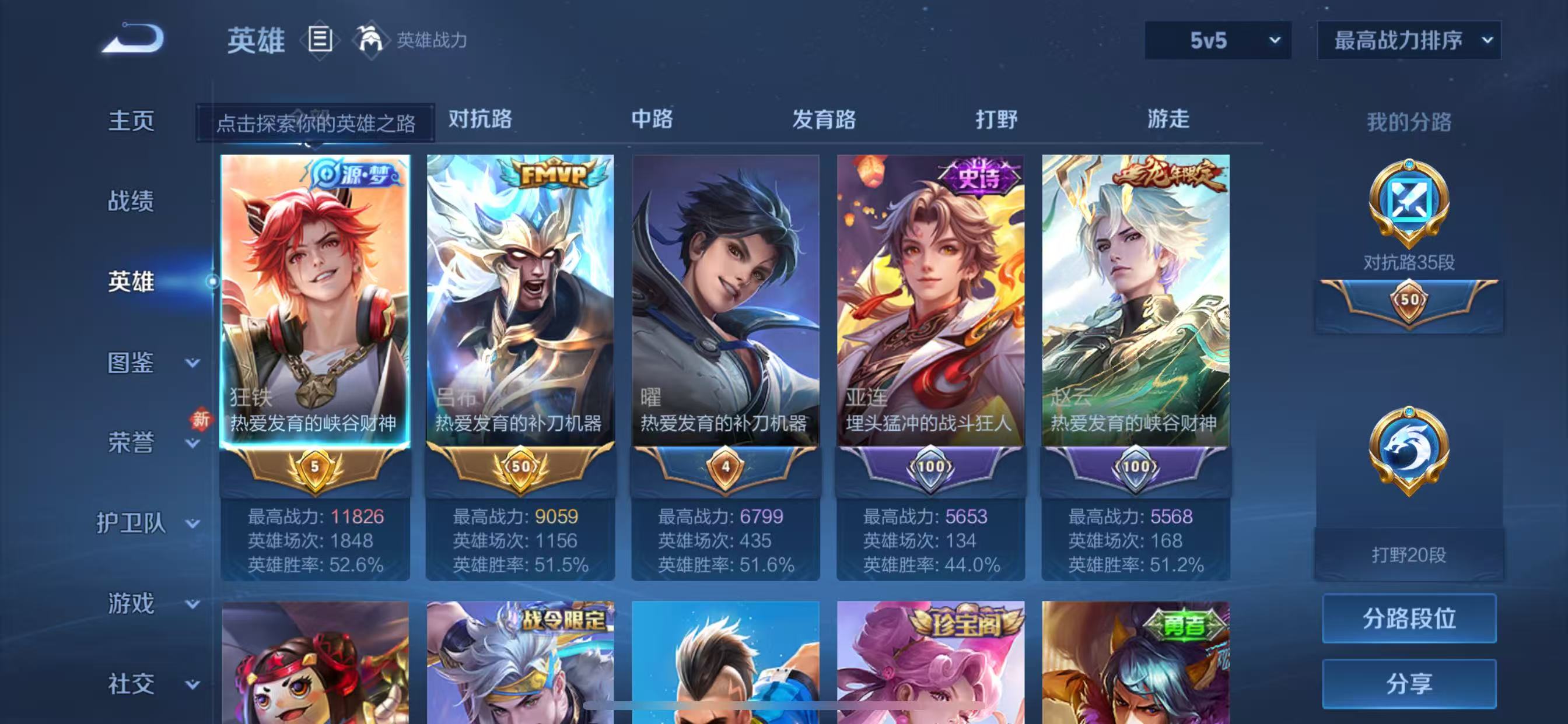
Task: Click the 分路段位 button
Action: [x=1409, y=618]
